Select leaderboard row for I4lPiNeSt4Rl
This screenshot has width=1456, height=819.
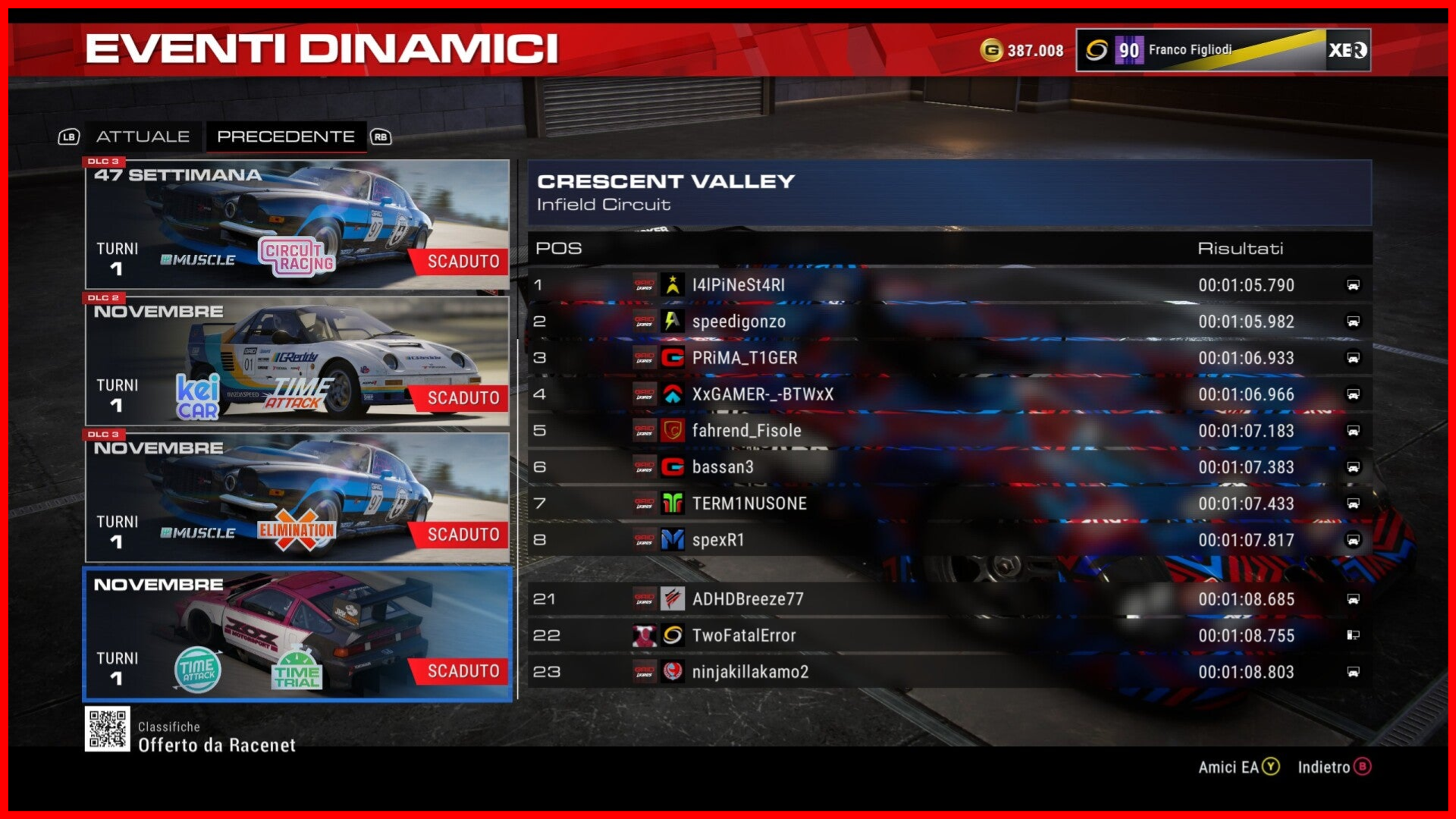pyautogui.click(x=949, y=285)
